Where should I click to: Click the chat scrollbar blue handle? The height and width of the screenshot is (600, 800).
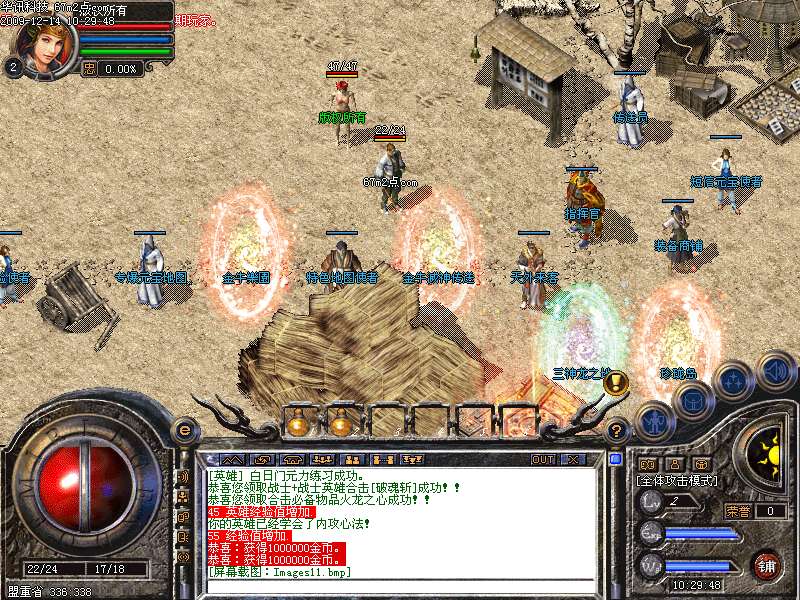(x=613, y=460)
